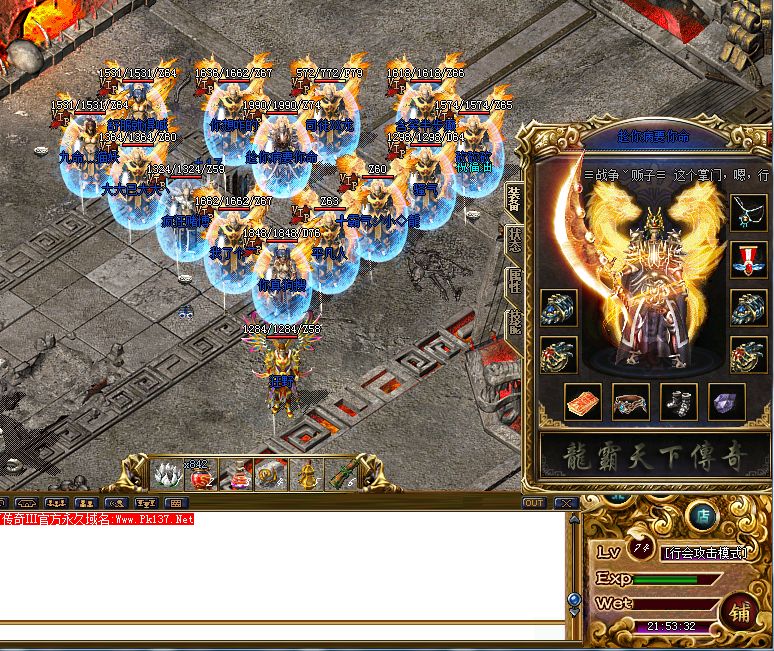Choose the equipped boots slot
The height and width of the screenshot is (651, 774).
677,403
